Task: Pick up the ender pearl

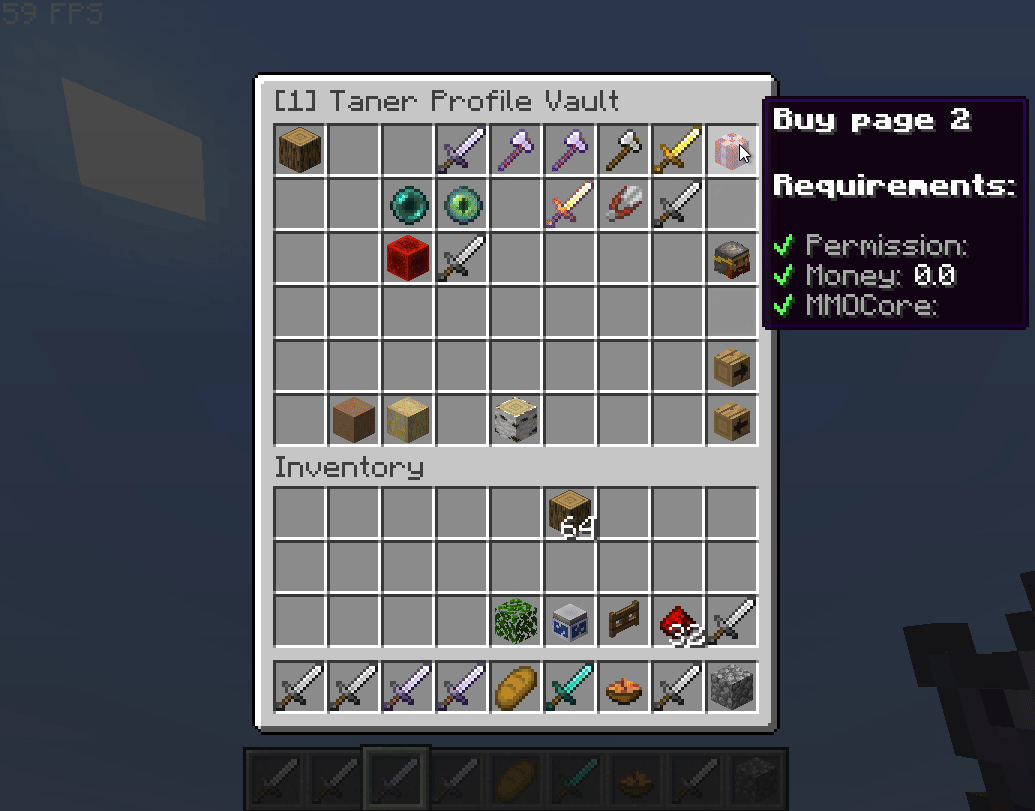Action: (x=407, y=205)
